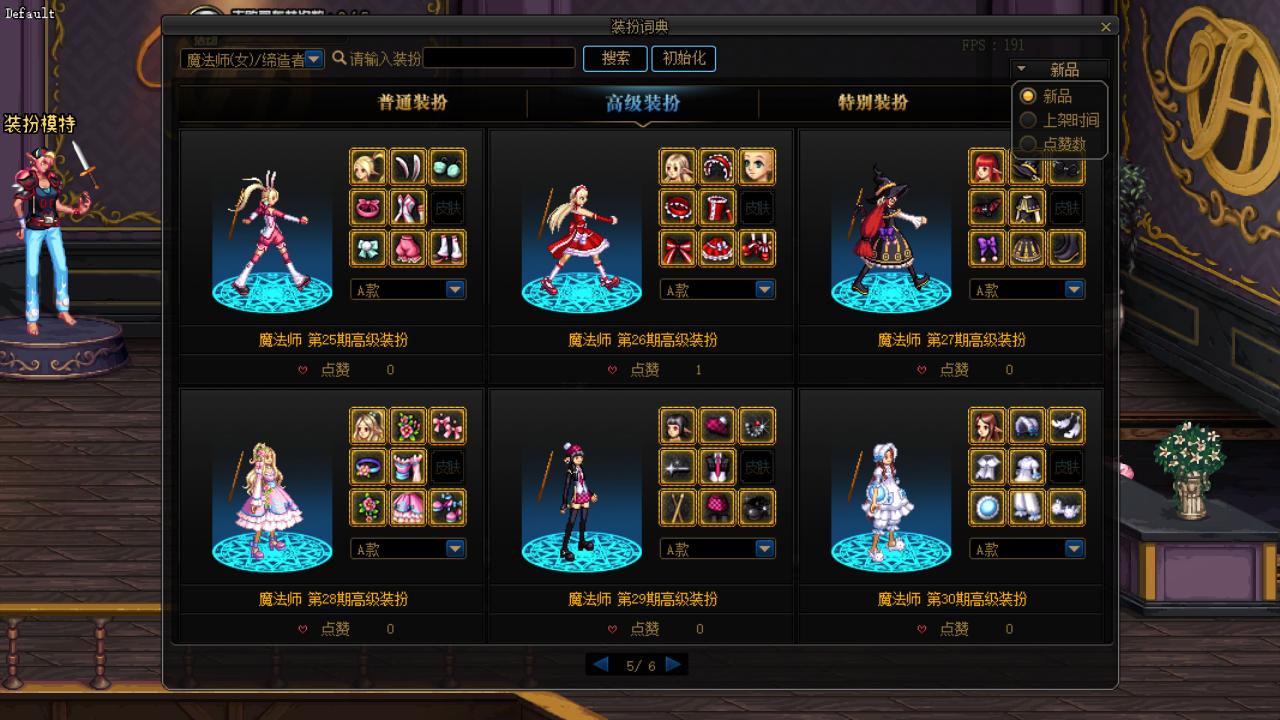
Task: Select the 新品 sort radio button
Action: tap(1027, 96)
